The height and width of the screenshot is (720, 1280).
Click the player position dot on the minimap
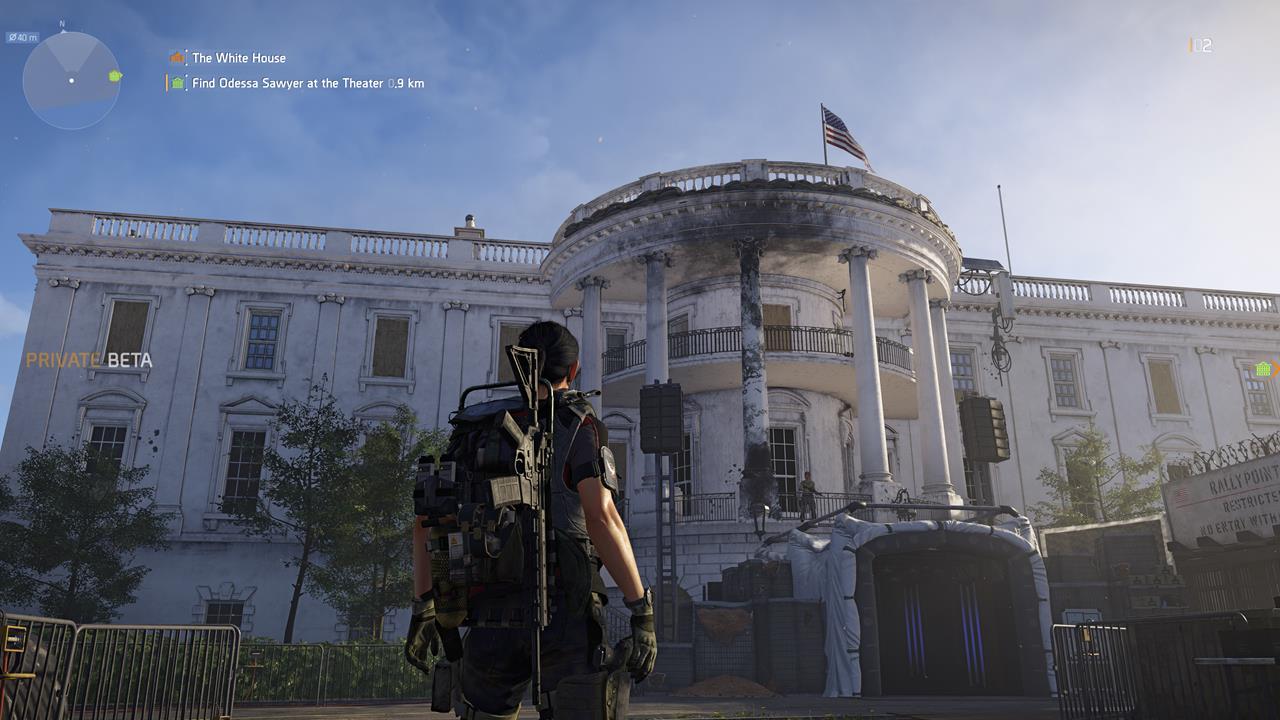tap(71, 81)
